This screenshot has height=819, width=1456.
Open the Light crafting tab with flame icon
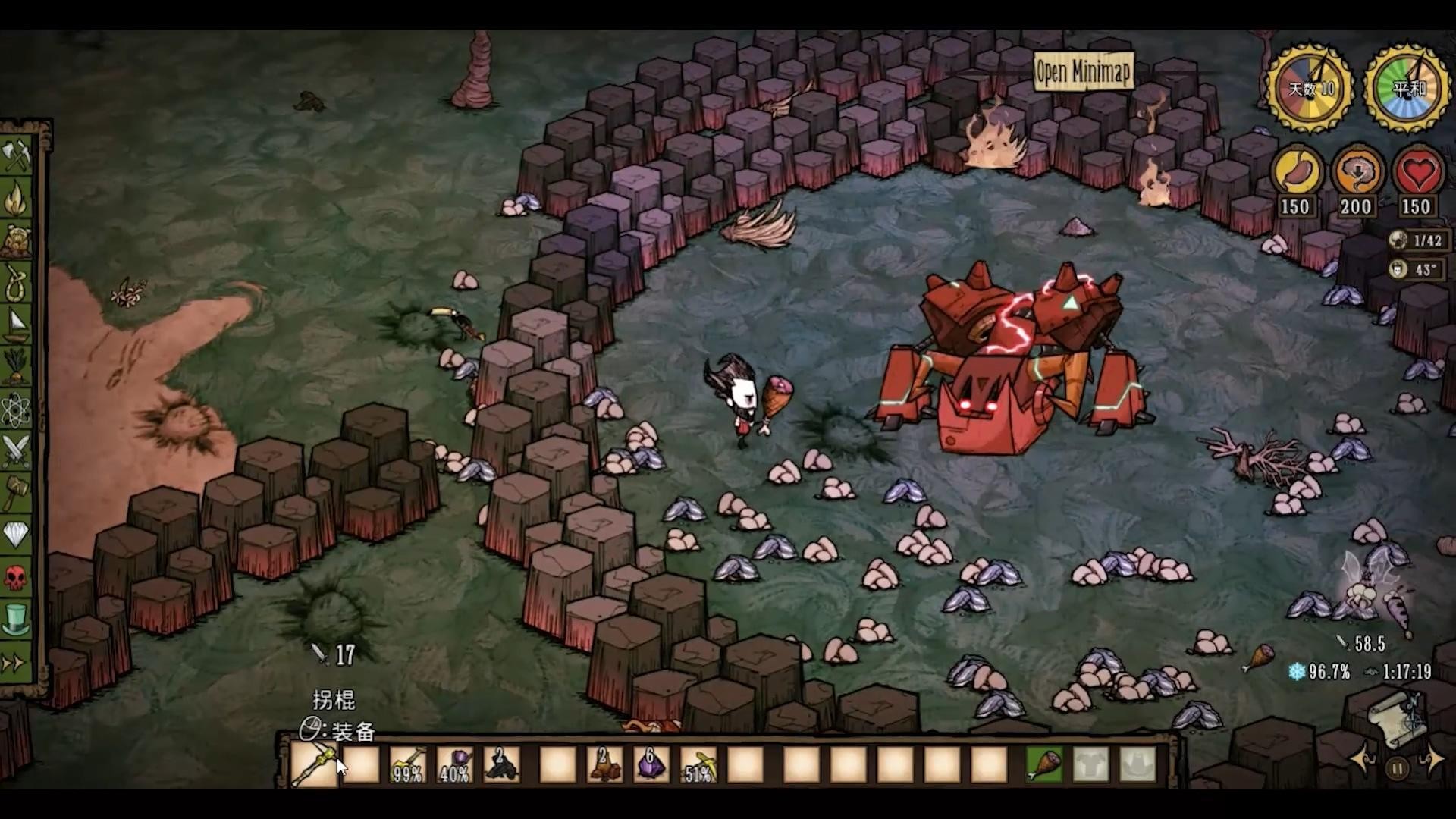tap(17, 200)
